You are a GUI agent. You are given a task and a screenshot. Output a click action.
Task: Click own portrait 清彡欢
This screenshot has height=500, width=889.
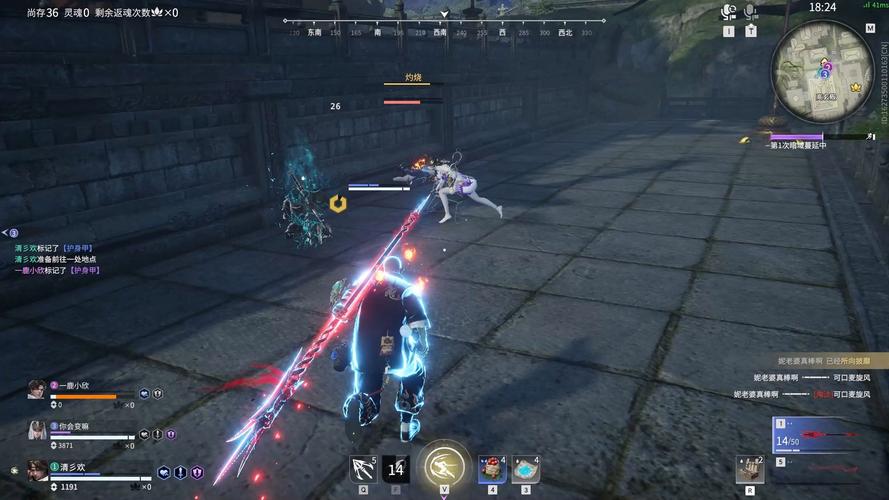click(37, 470)
